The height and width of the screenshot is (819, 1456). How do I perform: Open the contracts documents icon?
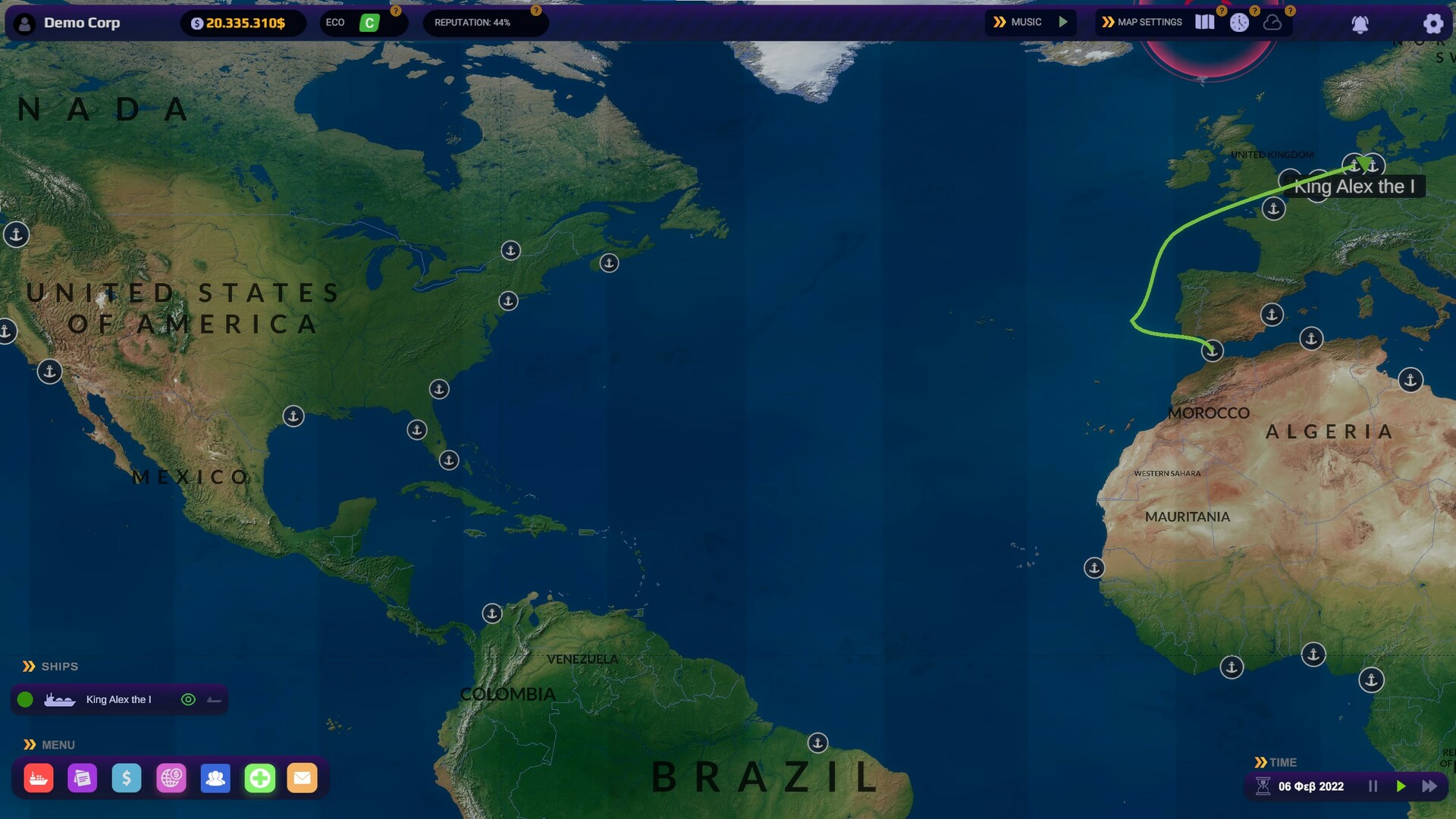pos(83,777)
